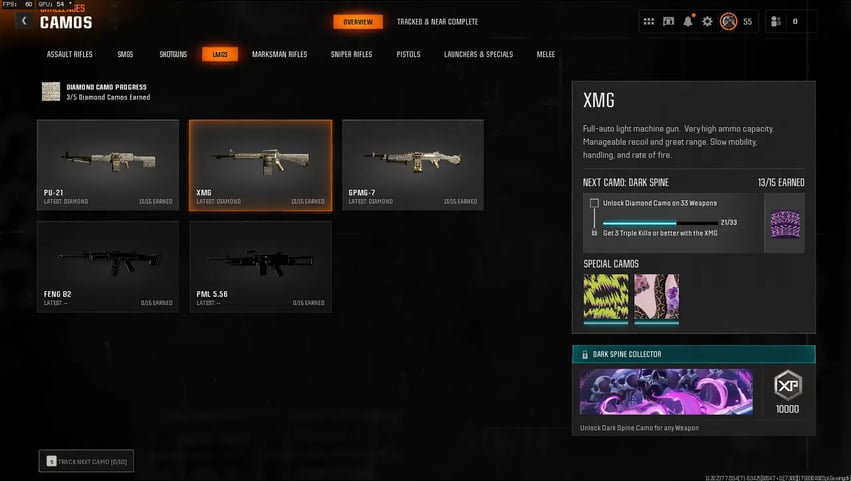Open Tracked & Near Complete tab
The image size is (851, 481).
point(437,22)
